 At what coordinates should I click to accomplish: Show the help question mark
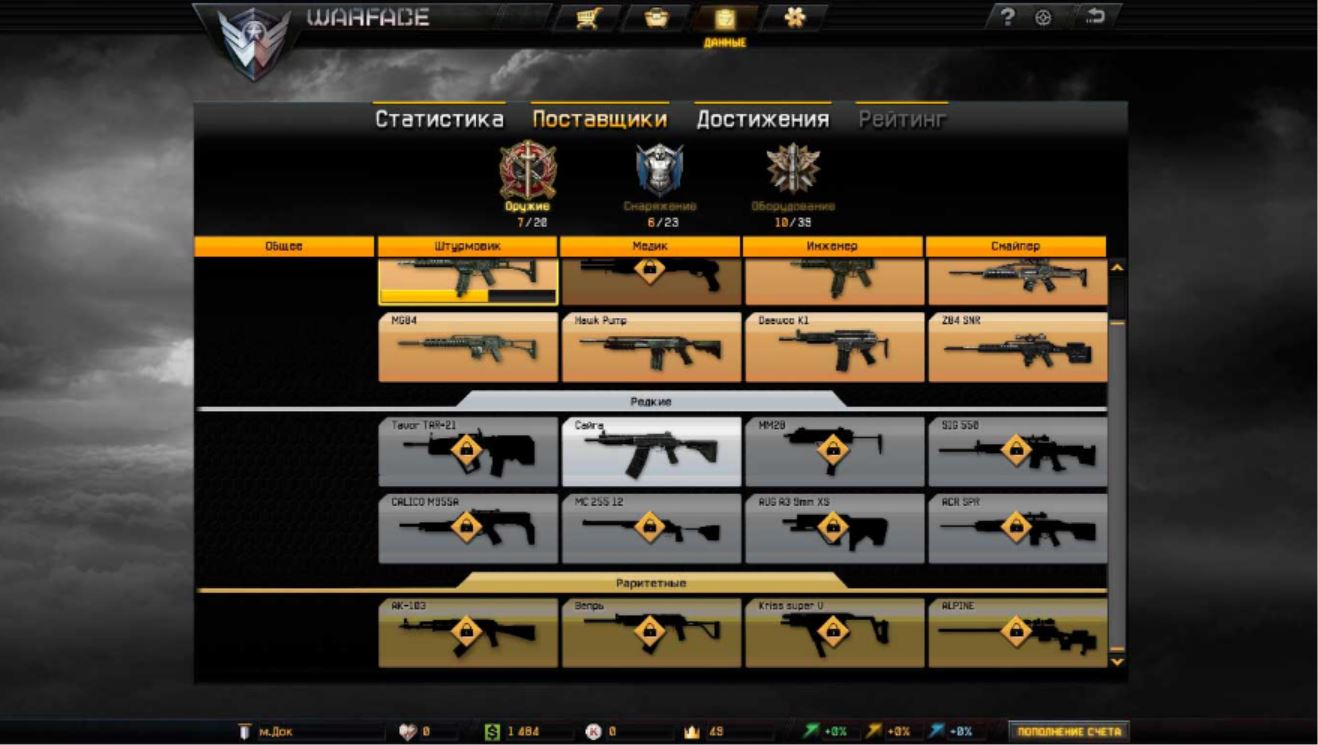1009,18
